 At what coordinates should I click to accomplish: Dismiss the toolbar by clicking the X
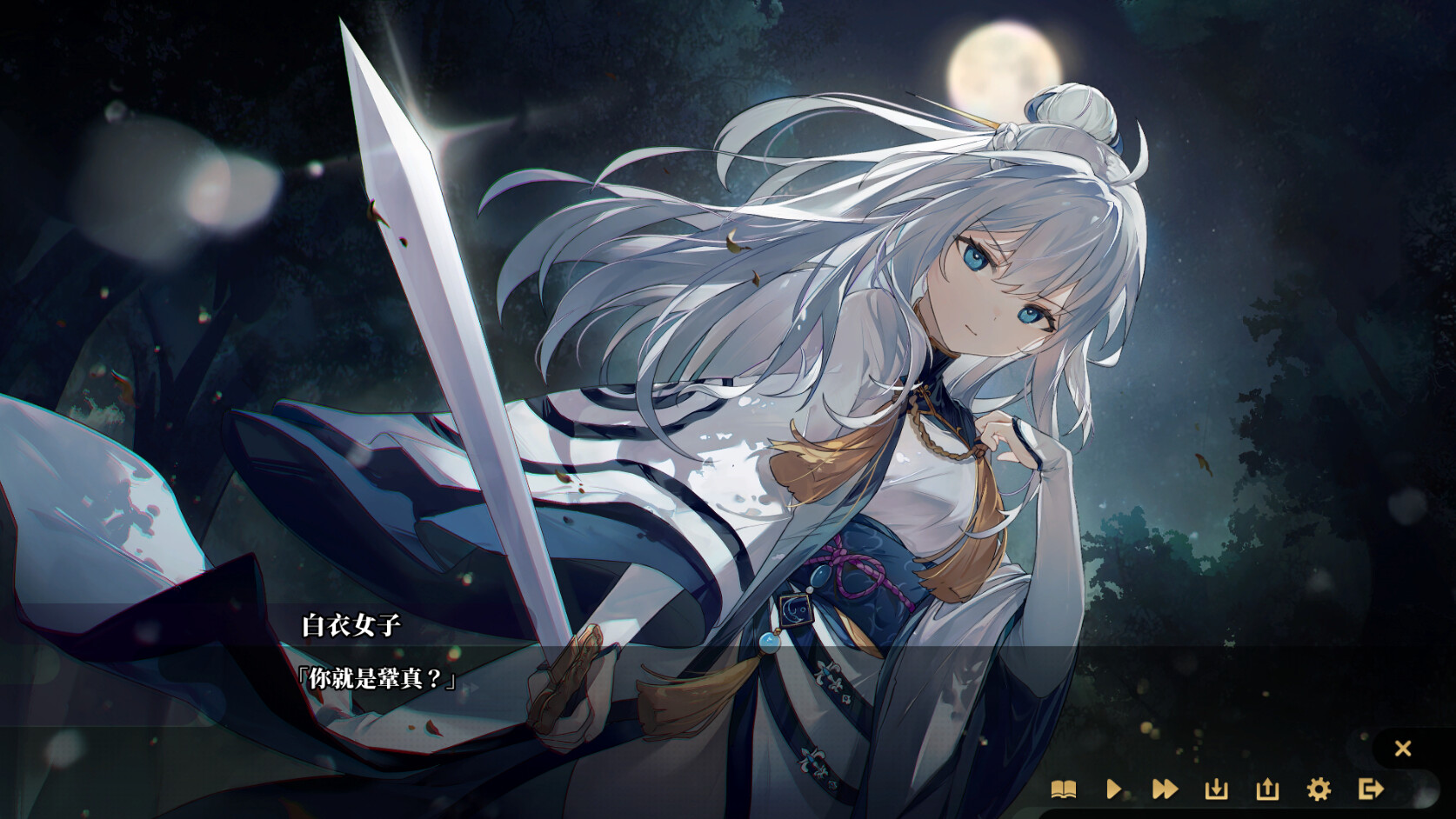[1404, 748]
